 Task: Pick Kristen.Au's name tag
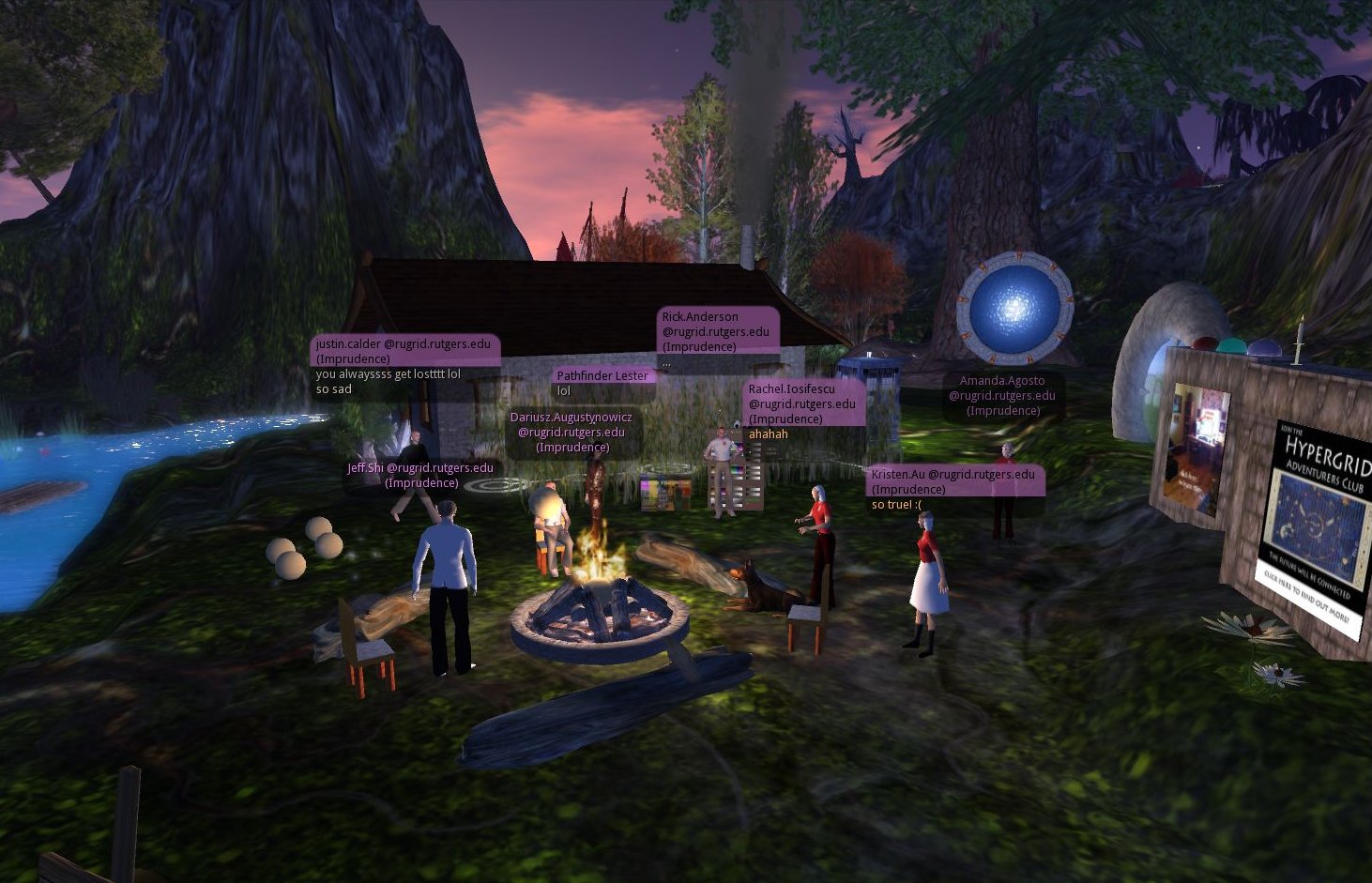[953, 481]
